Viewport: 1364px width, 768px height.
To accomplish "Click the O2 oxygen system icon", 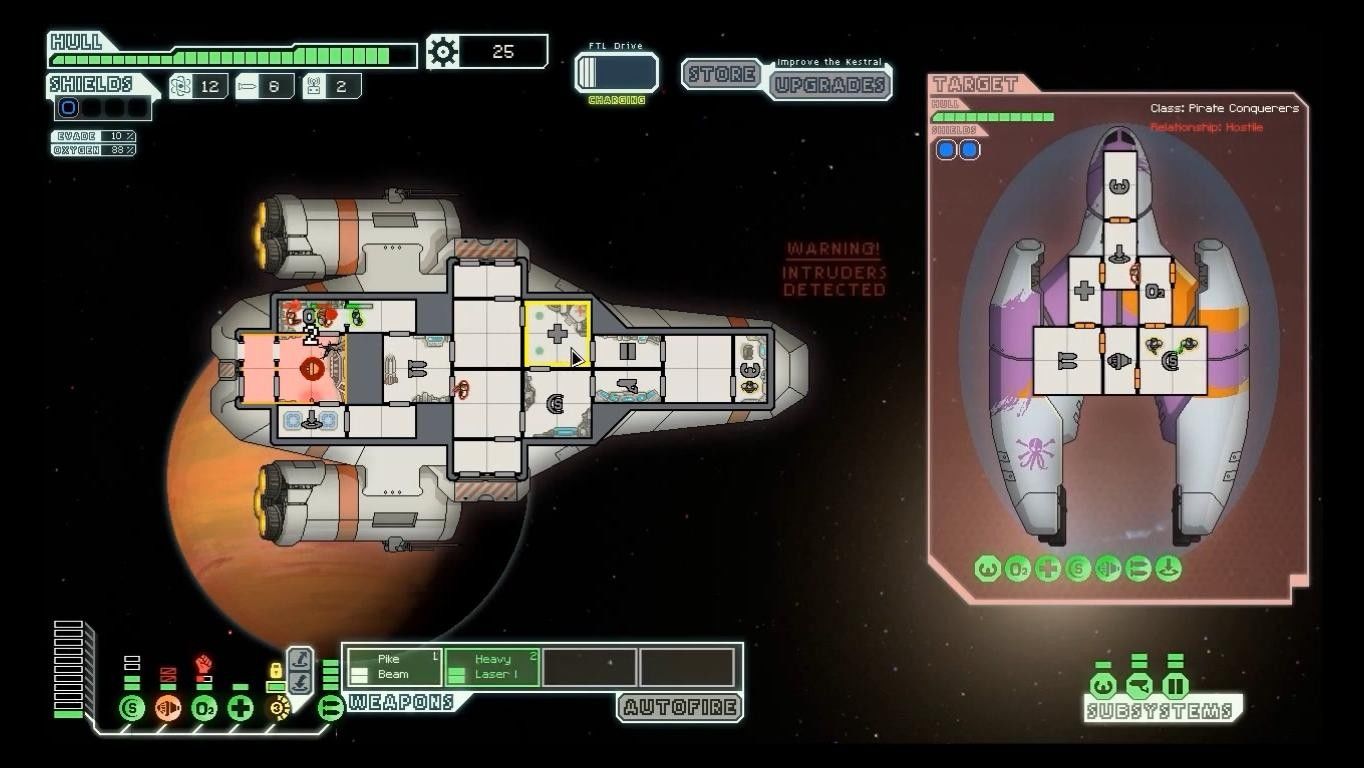I will pos(204,709).
